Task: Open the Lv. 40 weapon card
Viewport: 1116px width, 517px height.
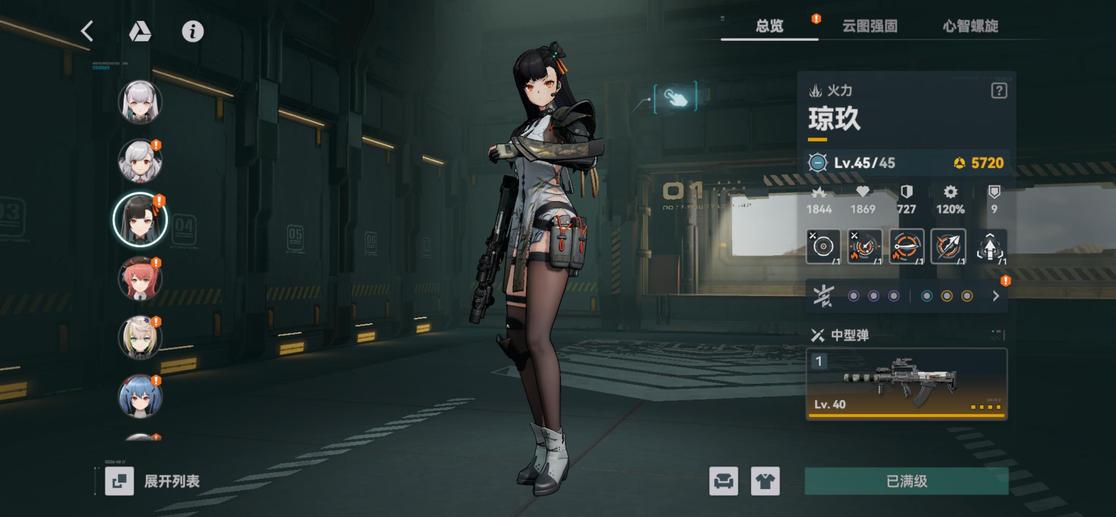Action: click(907, 382)
